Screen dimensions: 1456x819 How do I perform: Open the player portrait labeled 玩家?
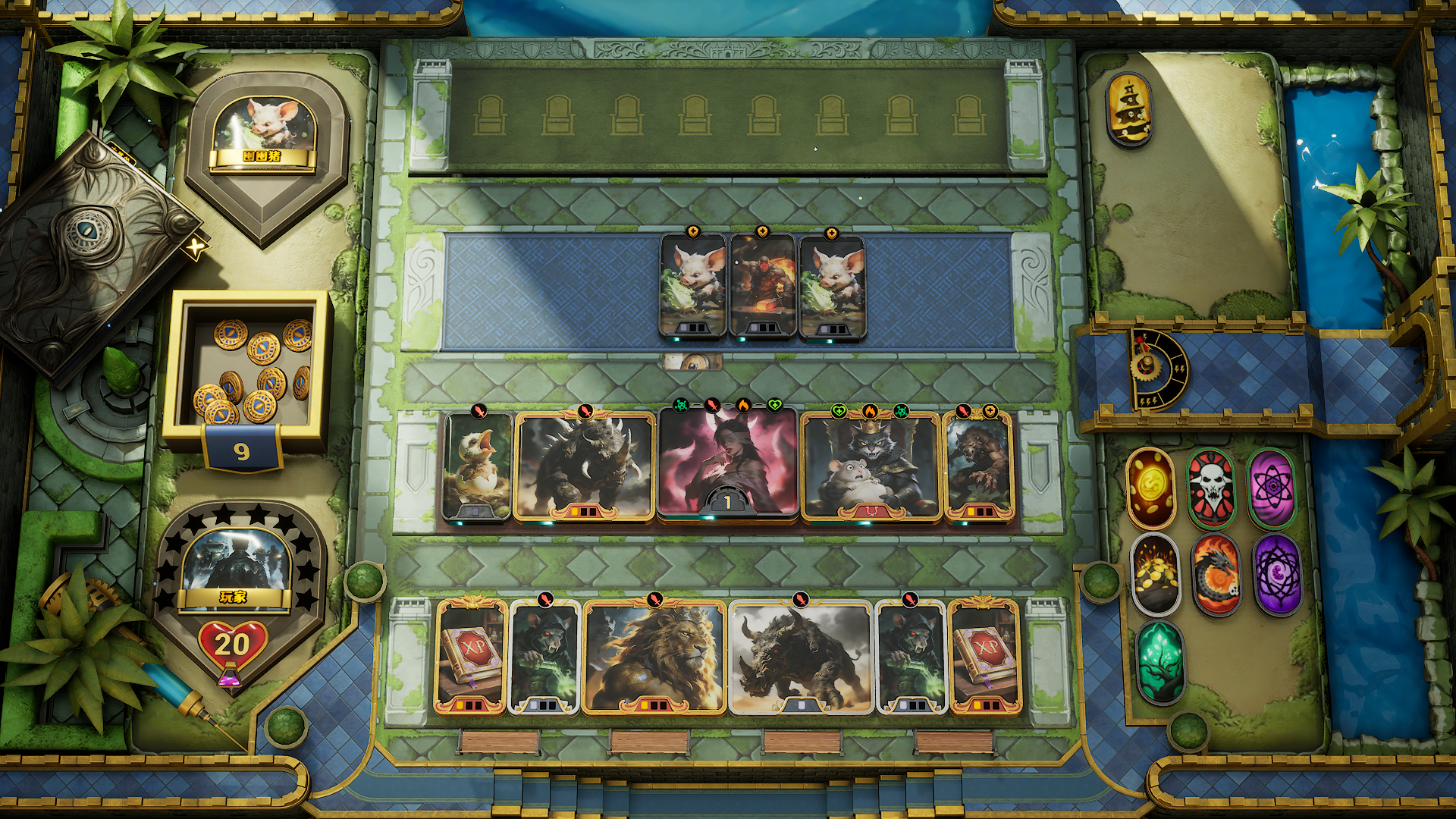coord(234,565)
